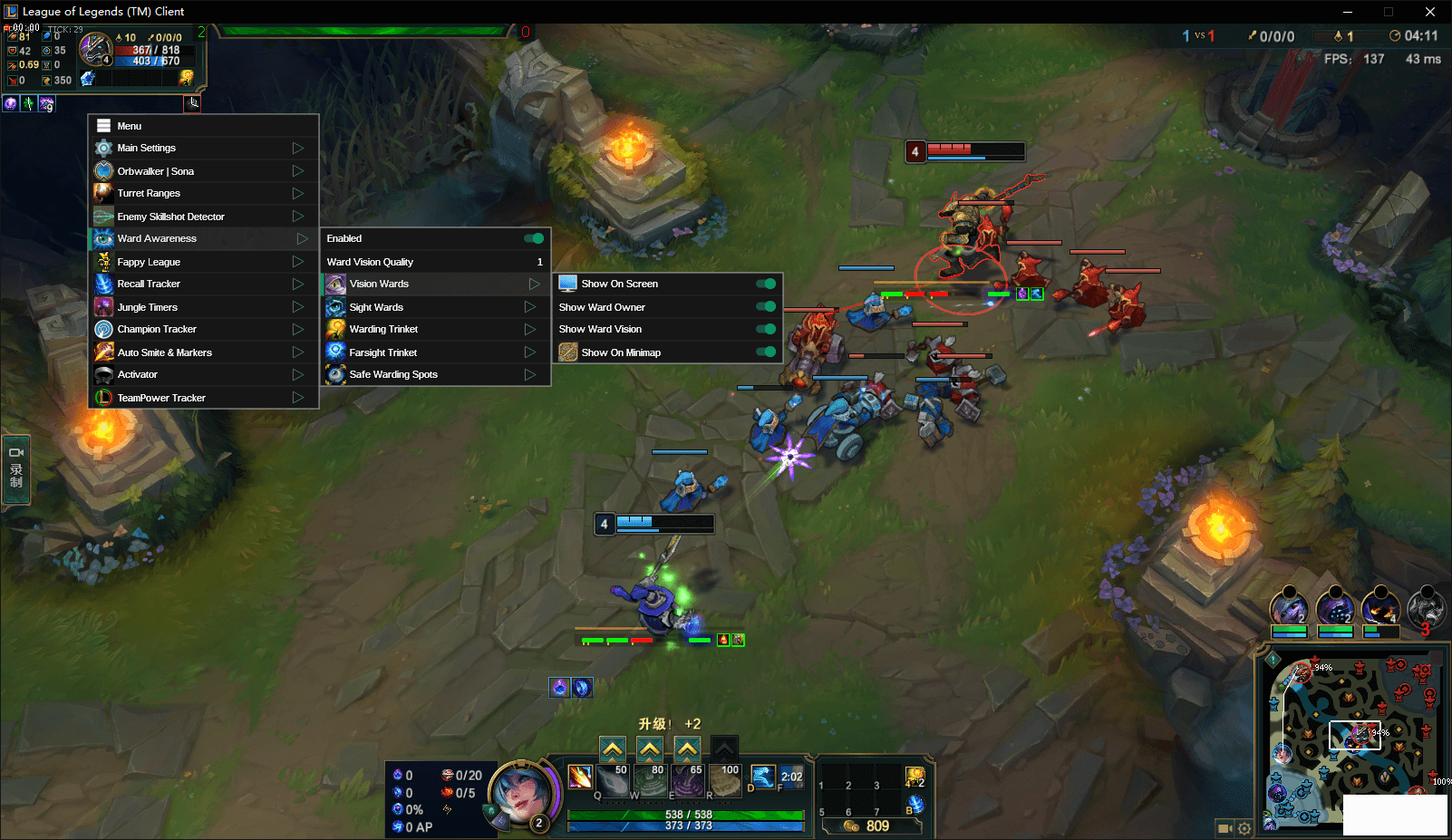1452x840 pixels.
Task: Toggle the Show On Minimap switch
Action: pos(766,352)
